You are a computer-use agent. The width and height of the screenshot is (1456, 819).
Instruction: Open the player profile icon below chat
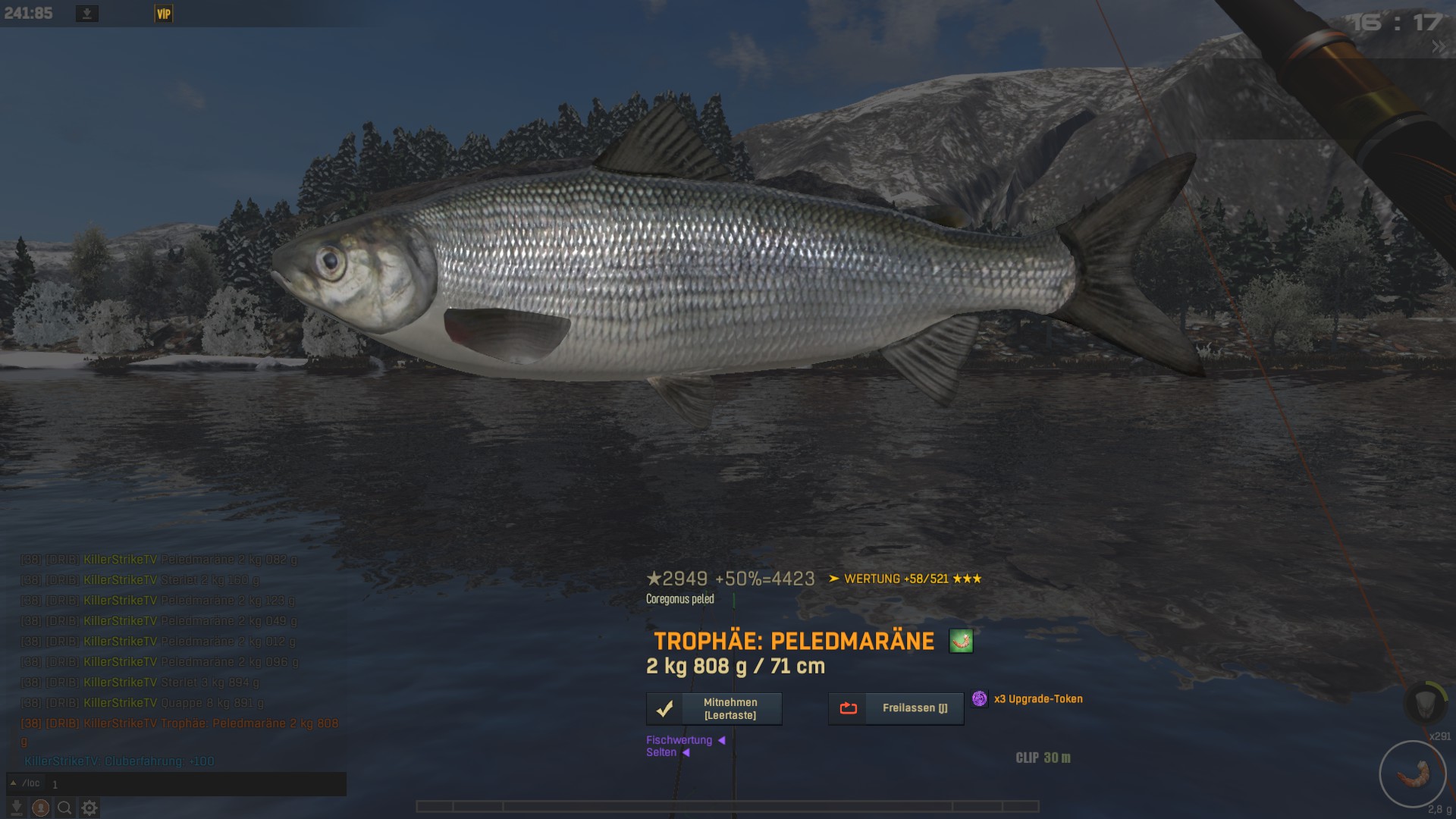41,808
